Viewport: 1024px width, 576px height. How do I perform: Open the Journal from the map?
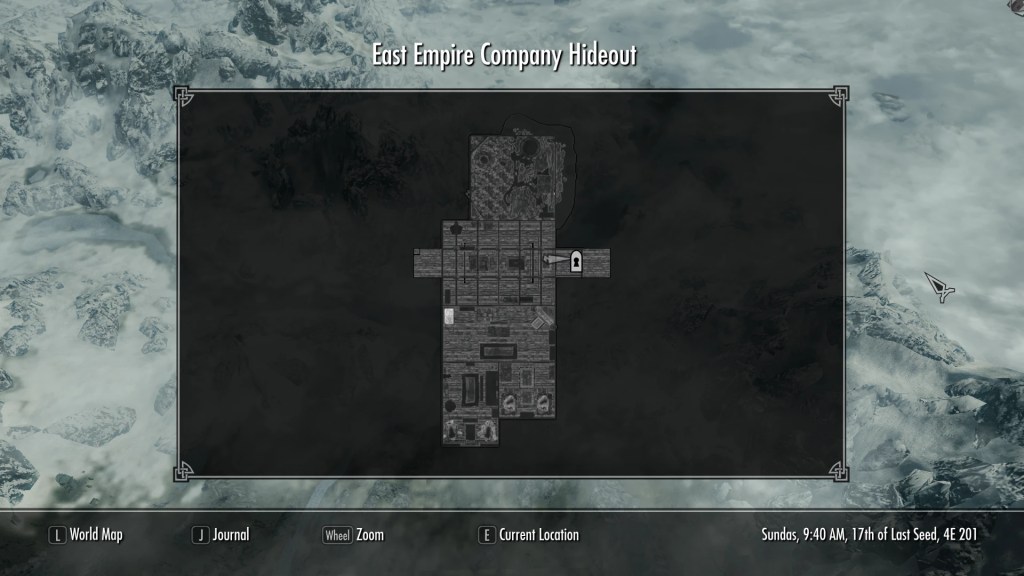click(x=221, y=535)
